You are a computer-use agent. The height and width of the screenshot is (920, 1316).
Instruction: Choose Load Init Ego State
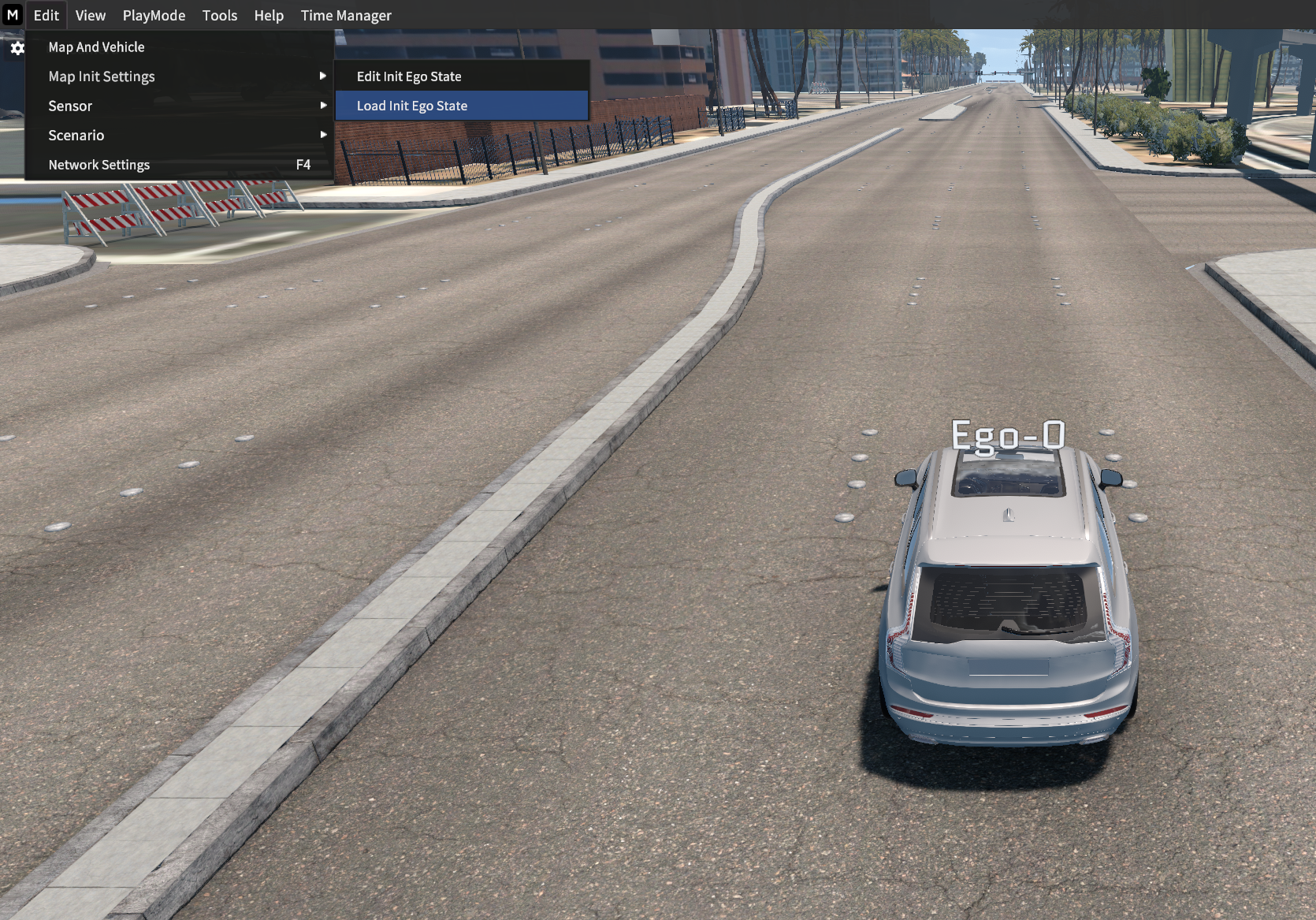click(412, 106)
